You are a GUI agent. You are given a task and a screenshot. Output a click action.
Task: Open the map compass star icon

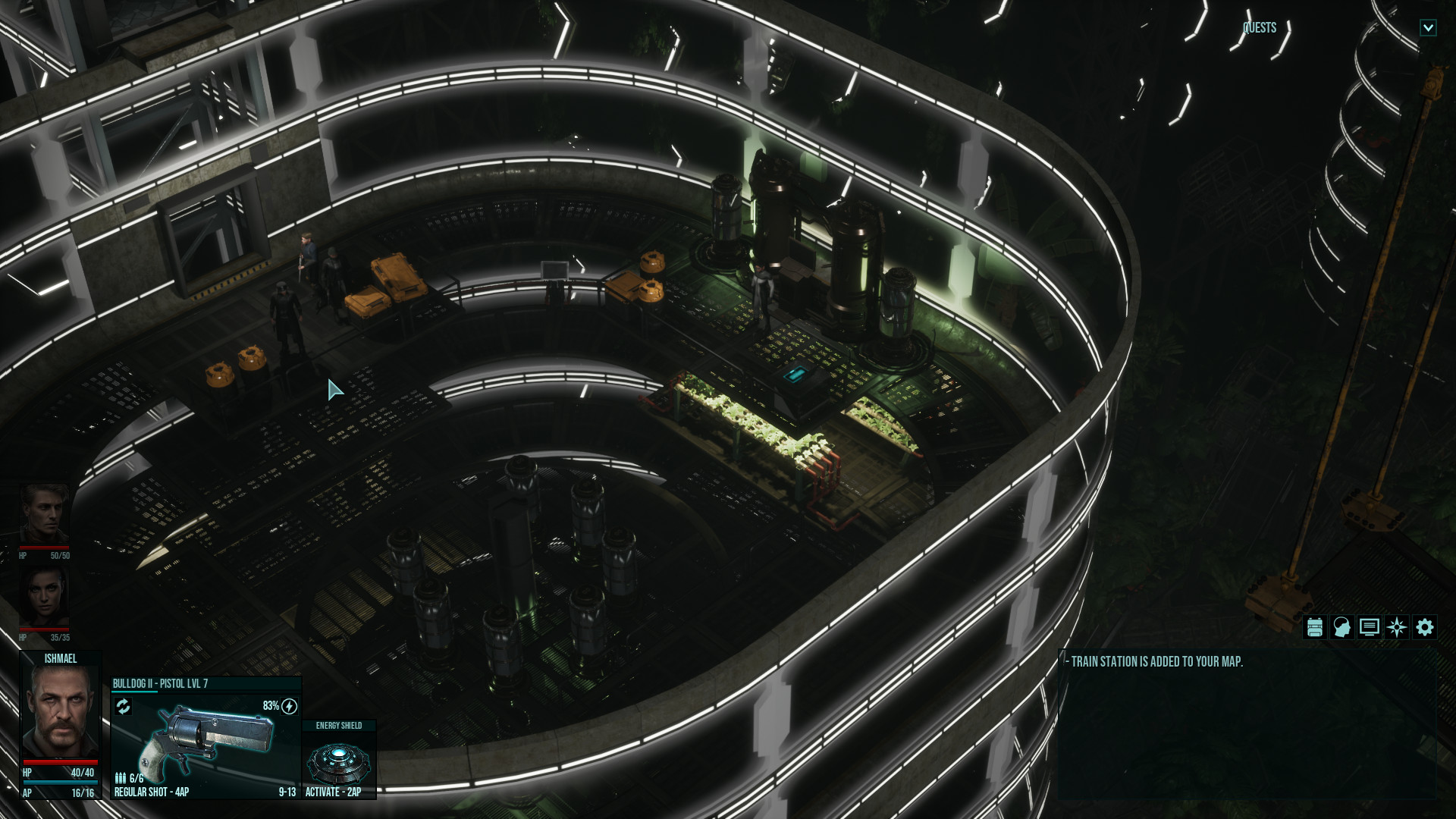click(1397, 627)
